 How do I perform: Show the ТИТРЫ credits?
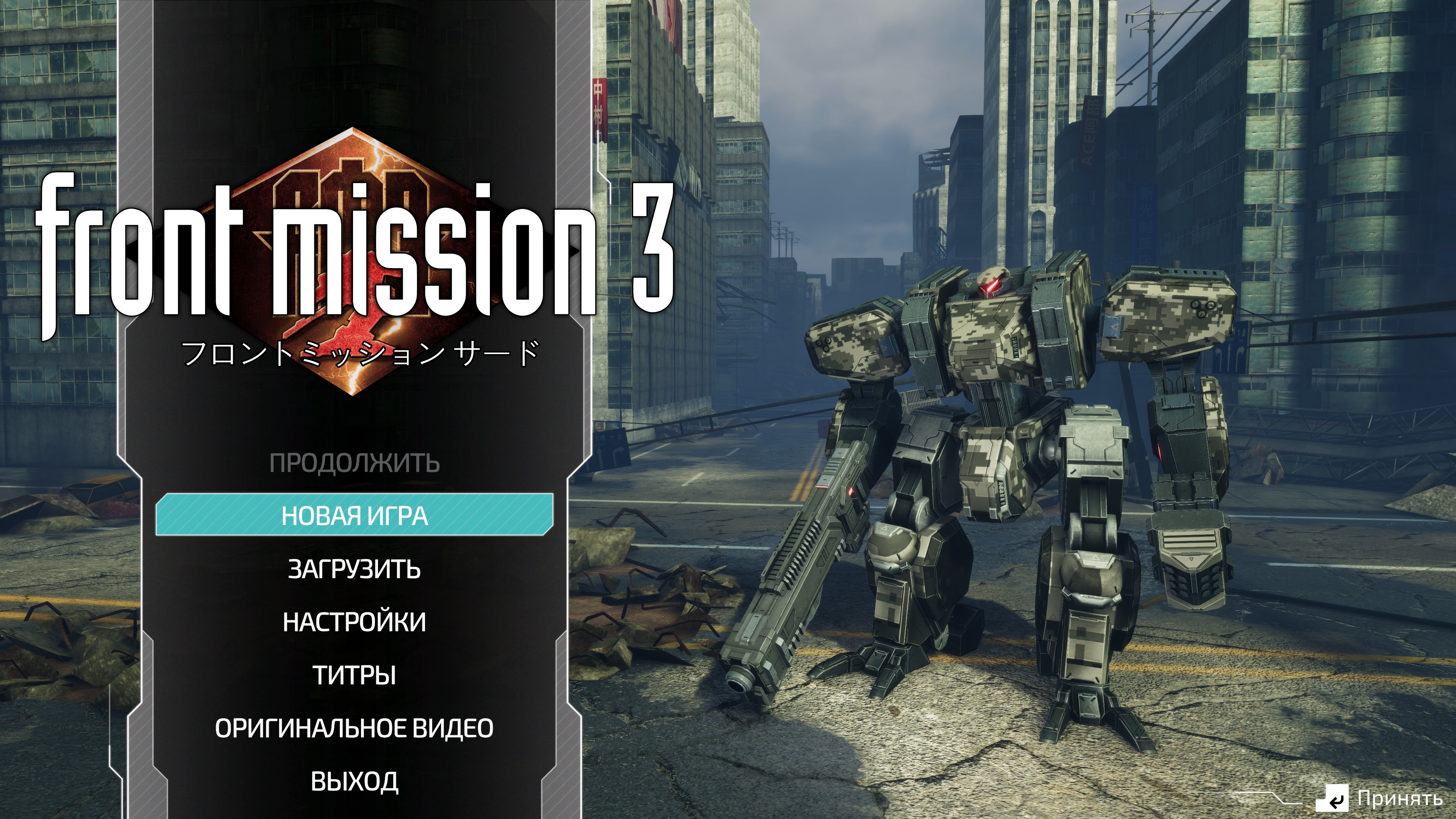(355, 675)
